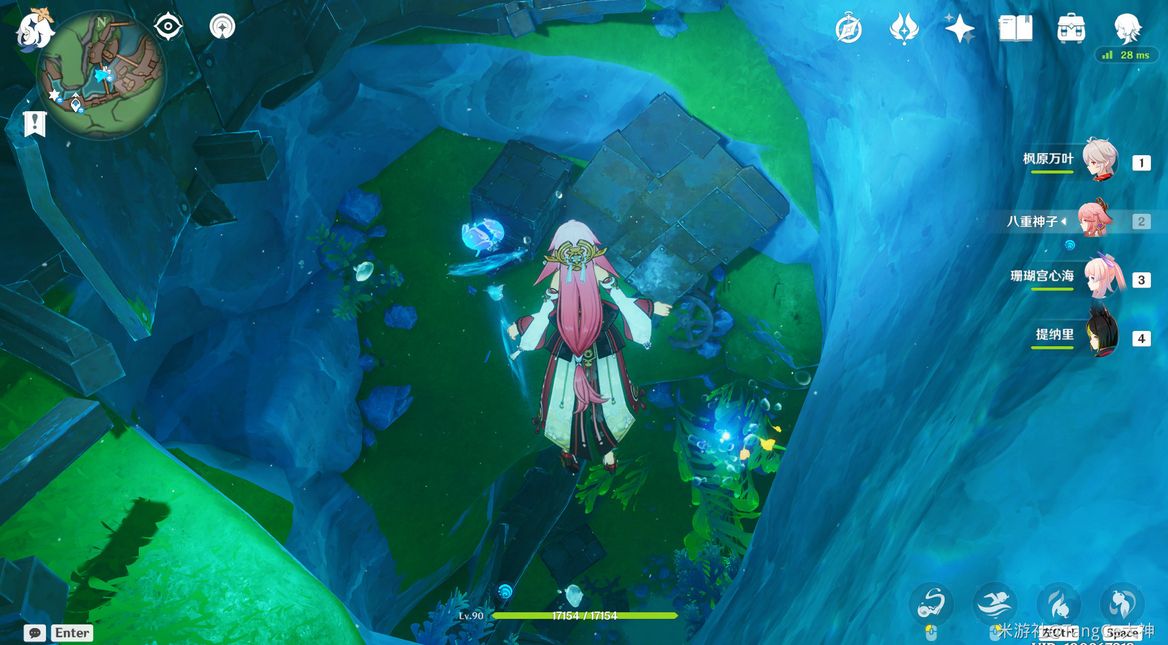Toggle the eye-shaped elemental sight icon

(168, 26)
